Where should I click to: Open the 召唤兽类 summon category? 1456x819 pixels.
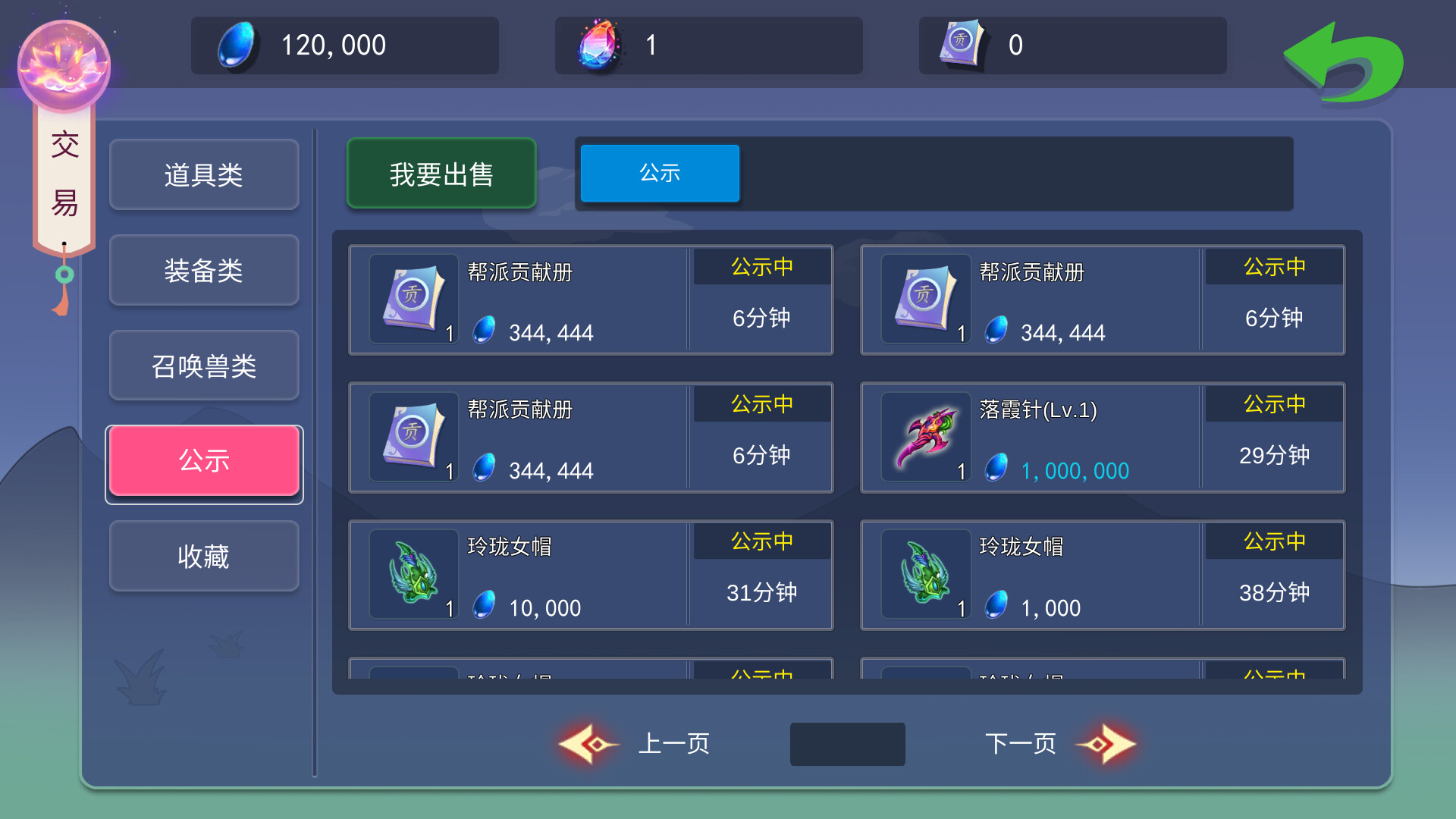click(203, 366)
